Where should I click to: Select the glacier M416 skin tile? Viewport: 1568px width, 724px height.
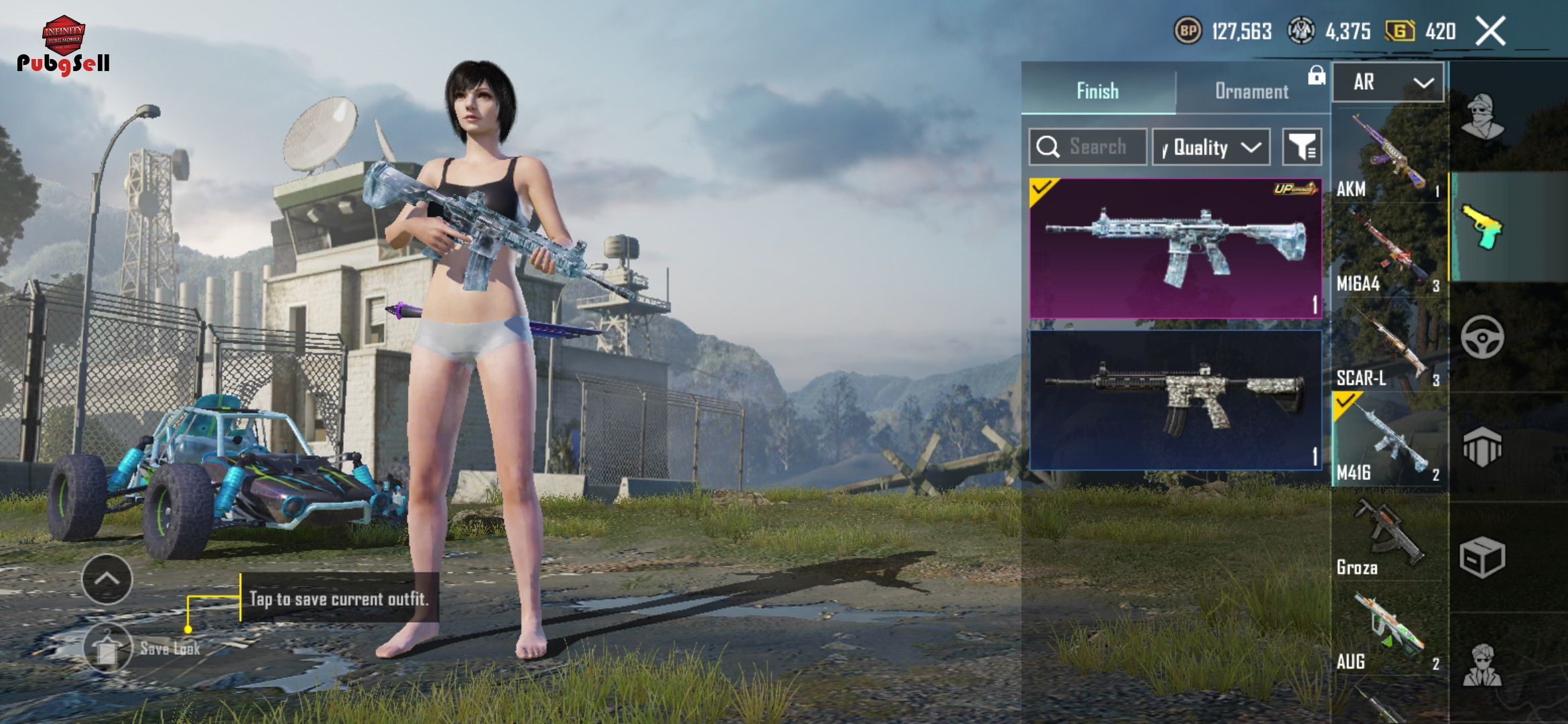(1175, 248)
